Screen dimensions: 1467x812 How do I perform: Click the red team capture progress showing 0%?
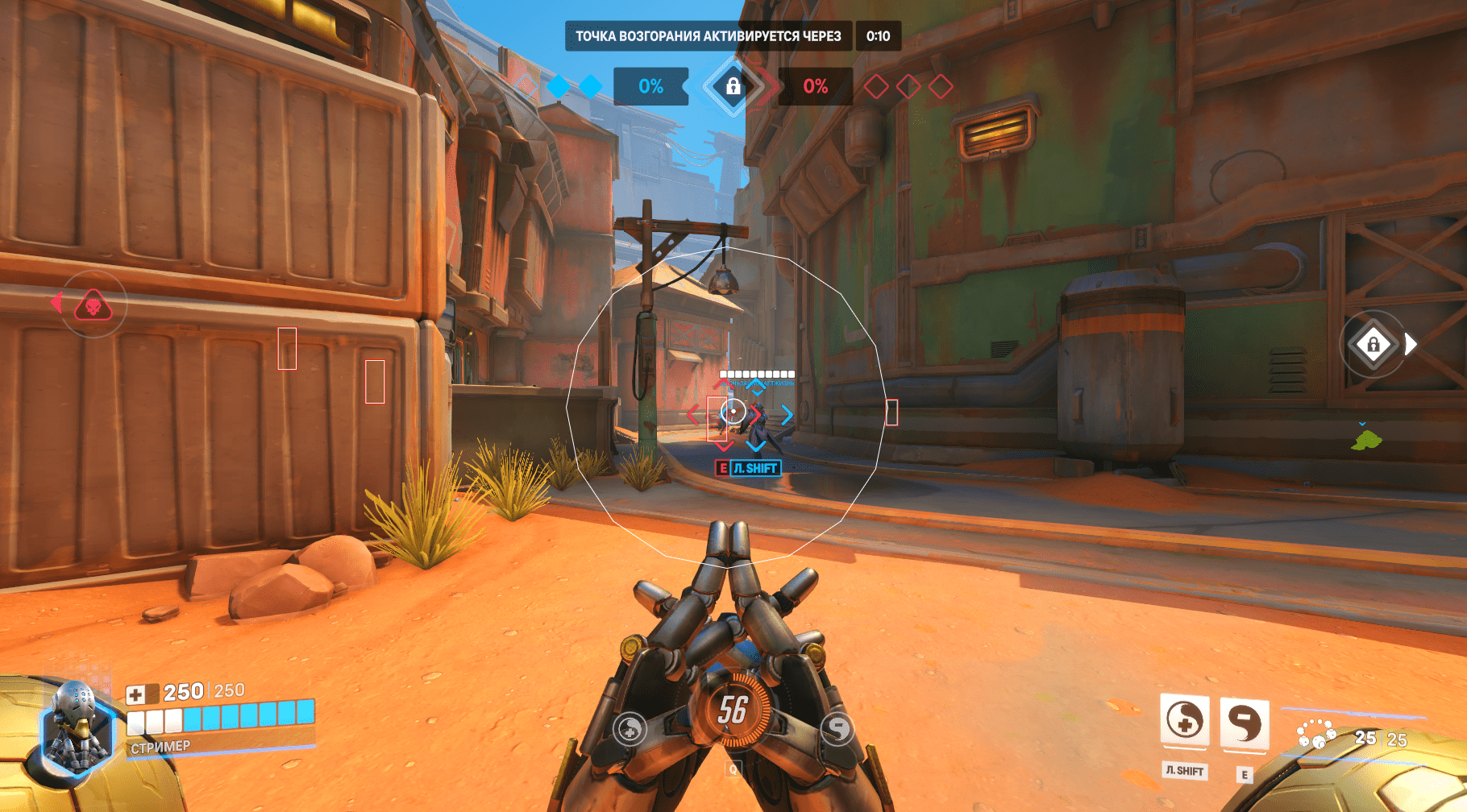(x=815, y=84)
